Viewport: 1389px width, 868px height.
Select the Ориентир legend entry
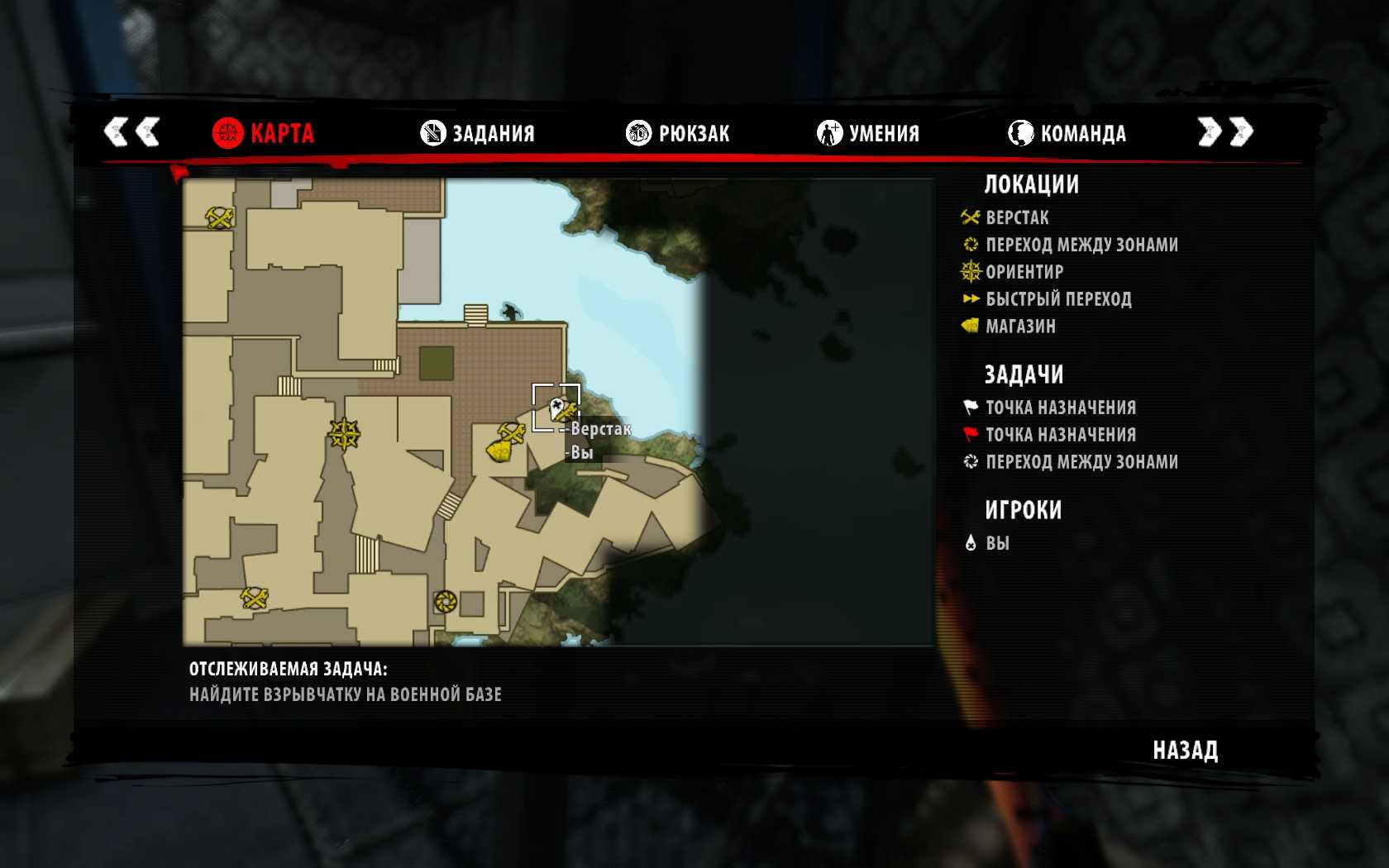1024,272
